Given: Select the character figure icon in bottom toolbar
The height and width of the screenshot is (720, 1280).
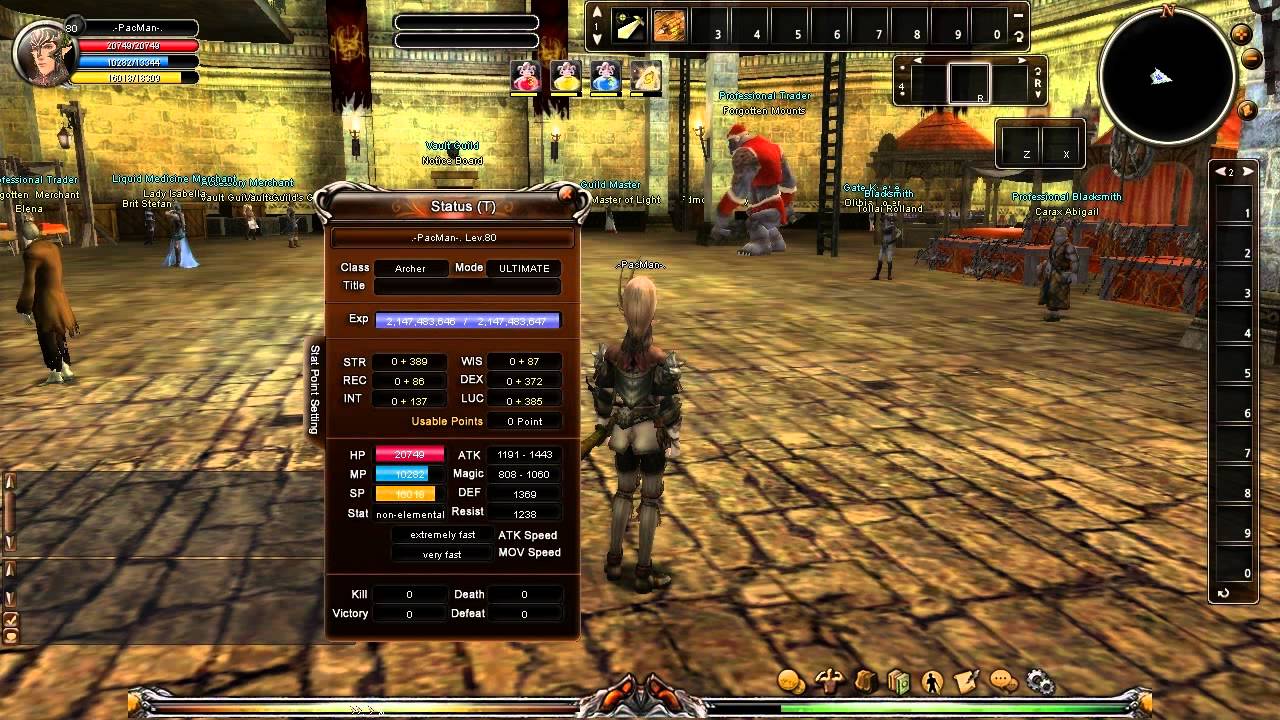Looking at the screenshot, I should click(x=933, y=678).
